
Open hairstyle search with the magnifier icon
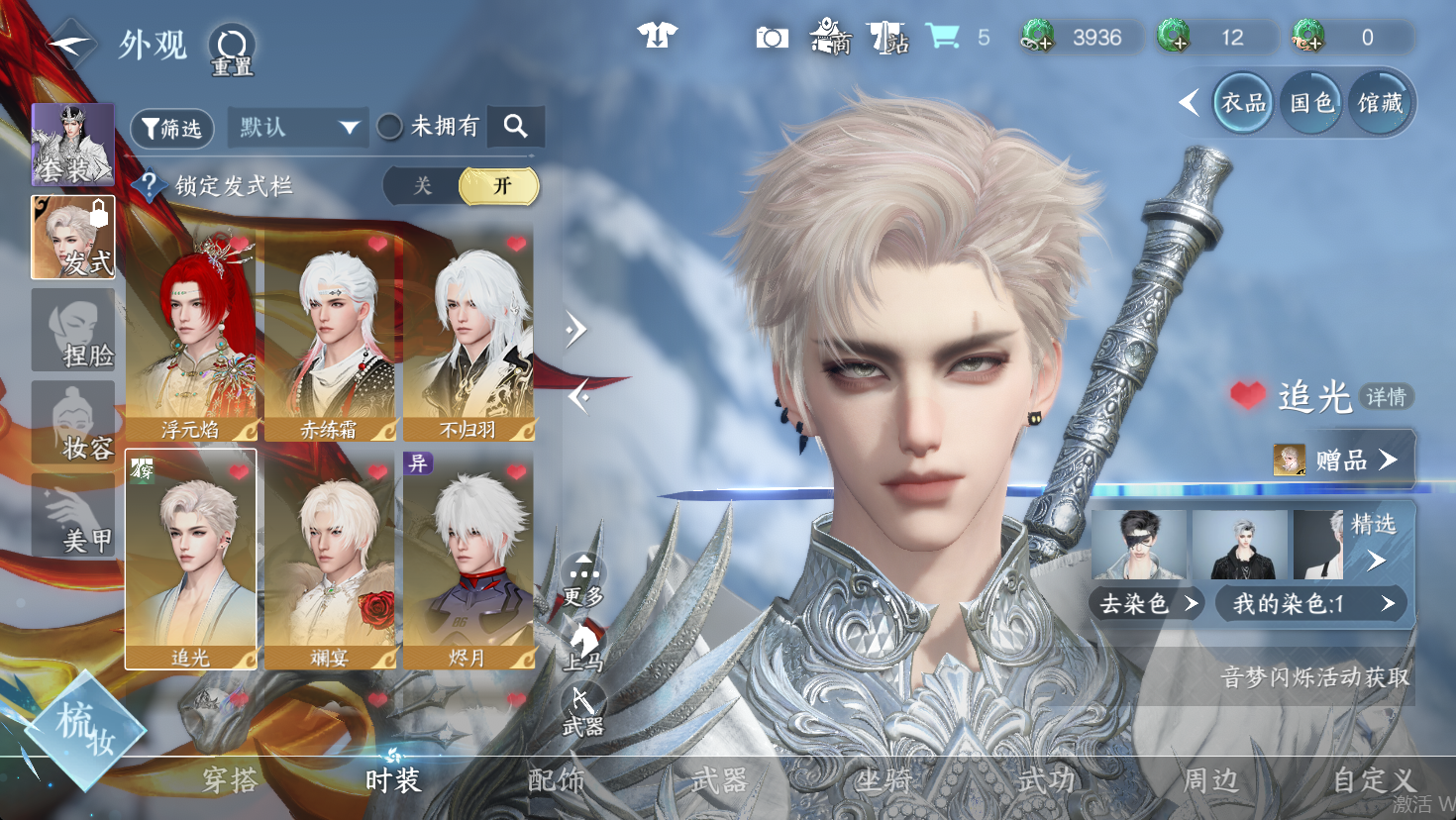[x=515, y=127]
